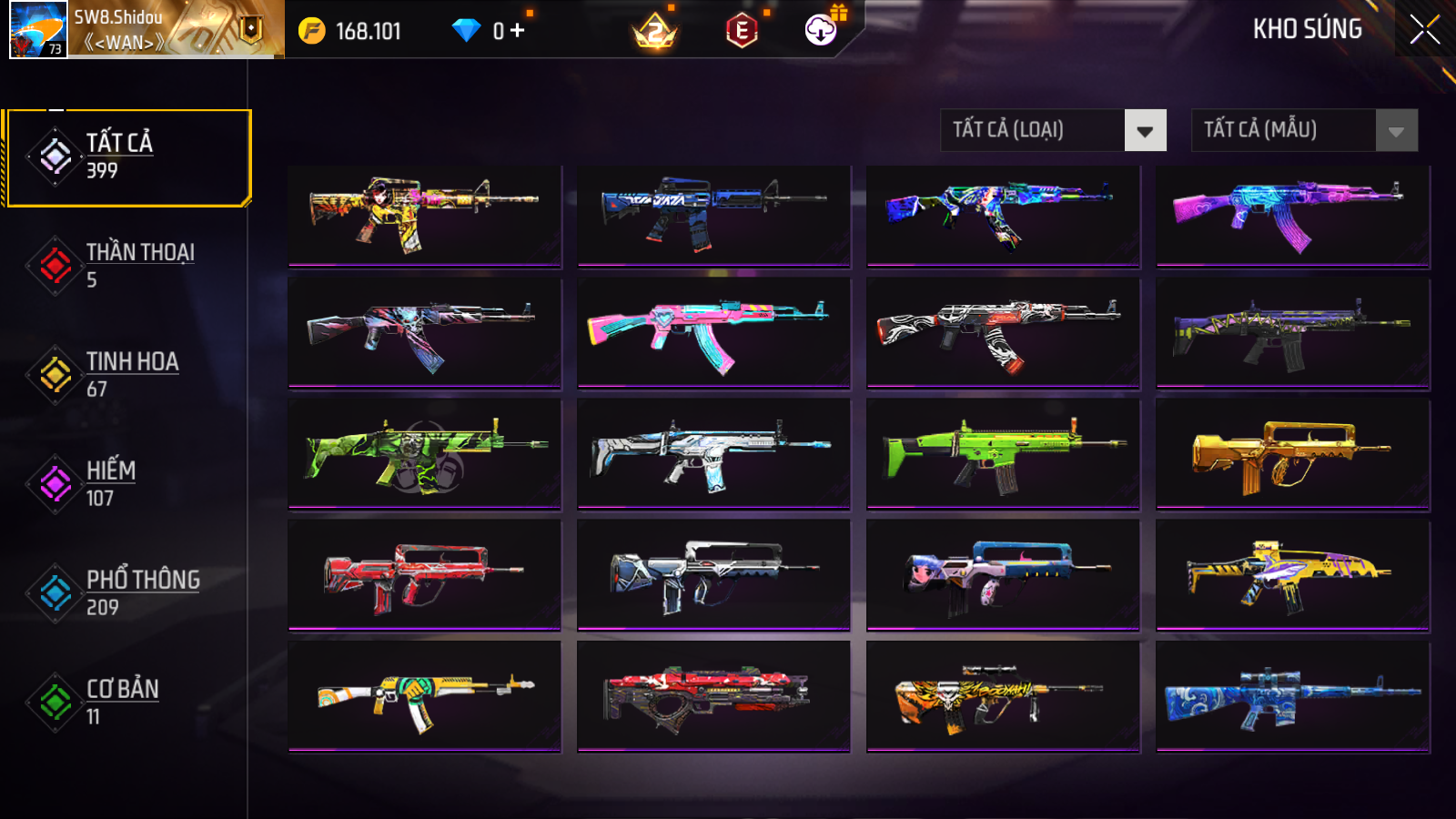Screen dimensions: 1456x819
Task: Close the Kho Súng weapon vault
Action: [x=1424, y=29]
